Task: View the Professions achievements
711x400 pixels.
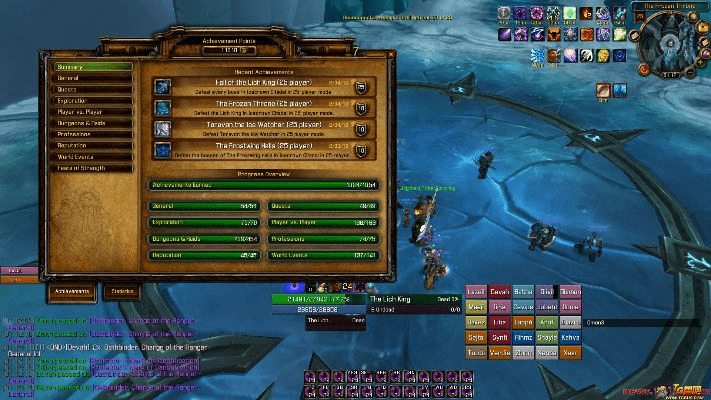Action: point(92,134)
